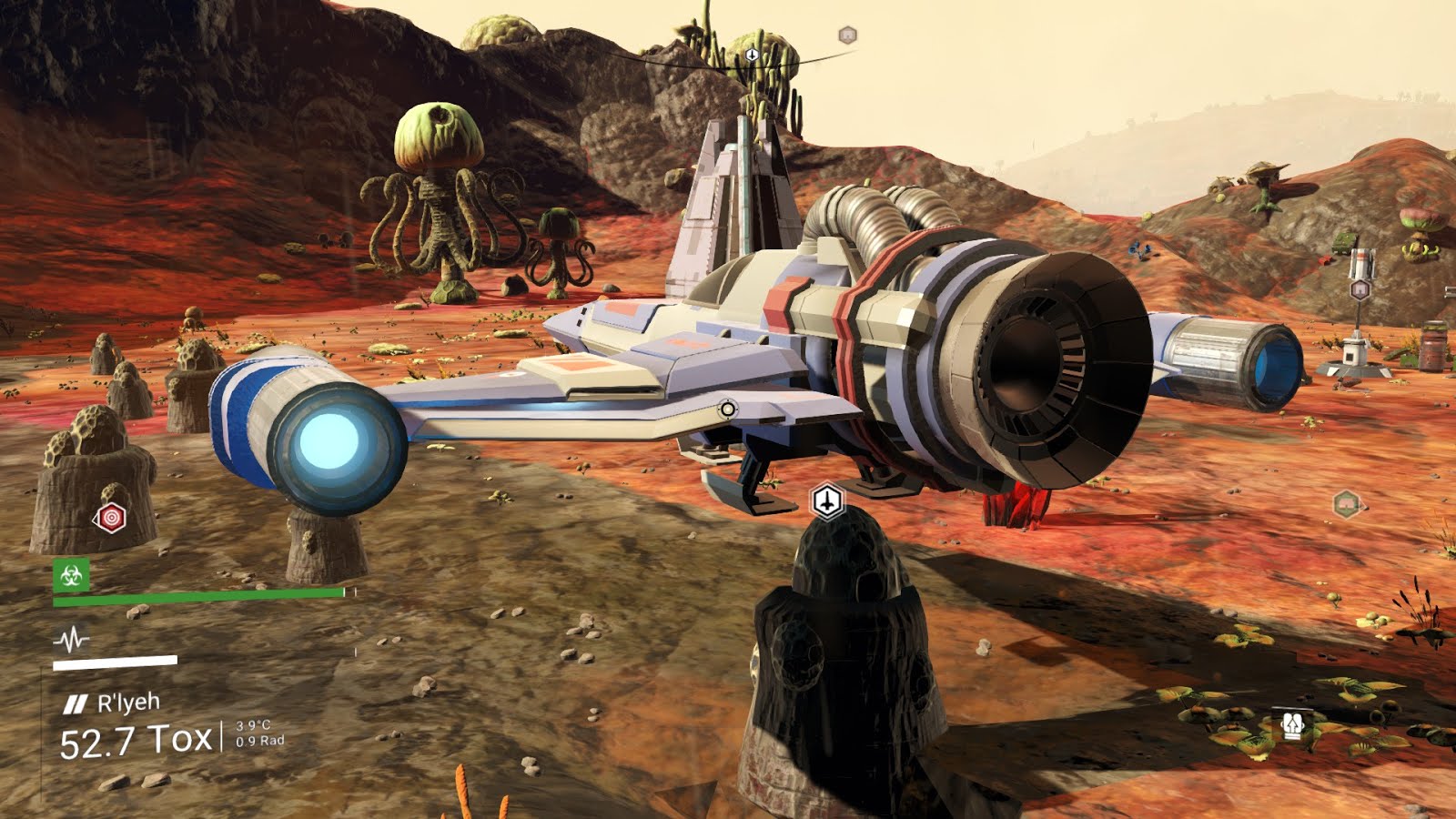Click the green biohazard protection icon

pos(71,575)
